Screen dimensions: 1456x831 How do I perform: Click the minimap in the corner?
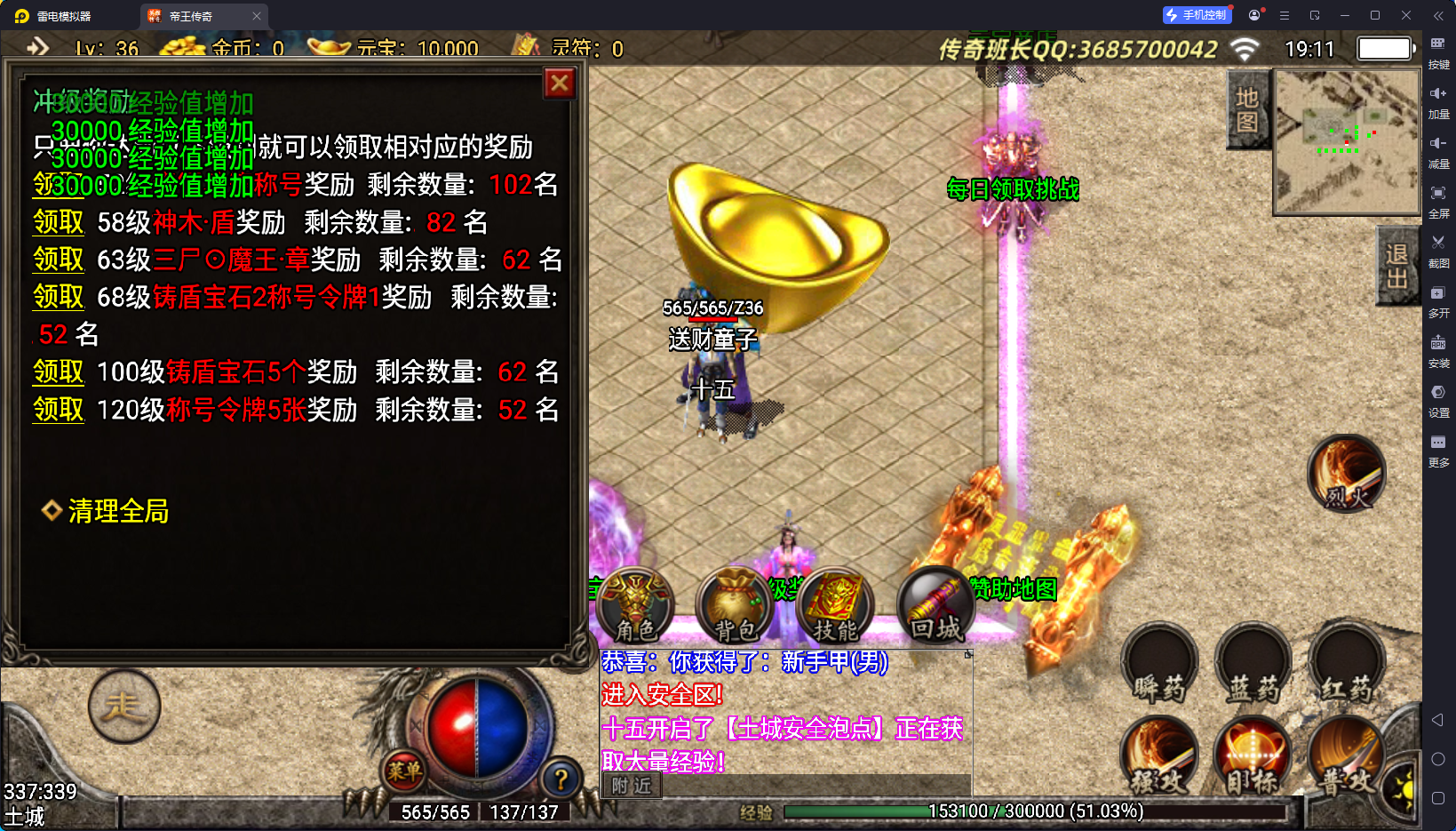1346,142
